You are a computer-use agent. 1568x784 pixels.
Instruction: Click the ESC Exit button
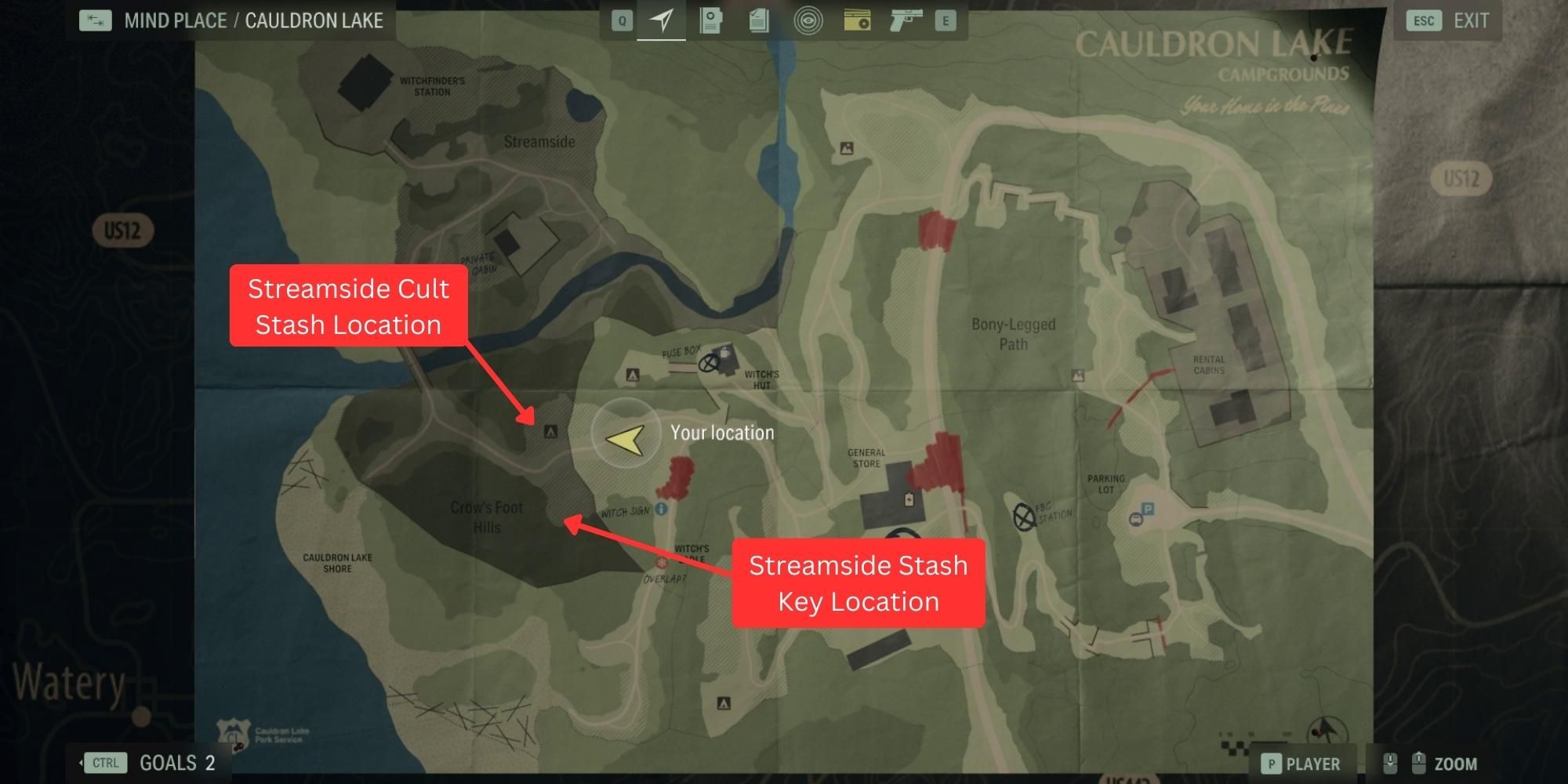click(1446, 20)
